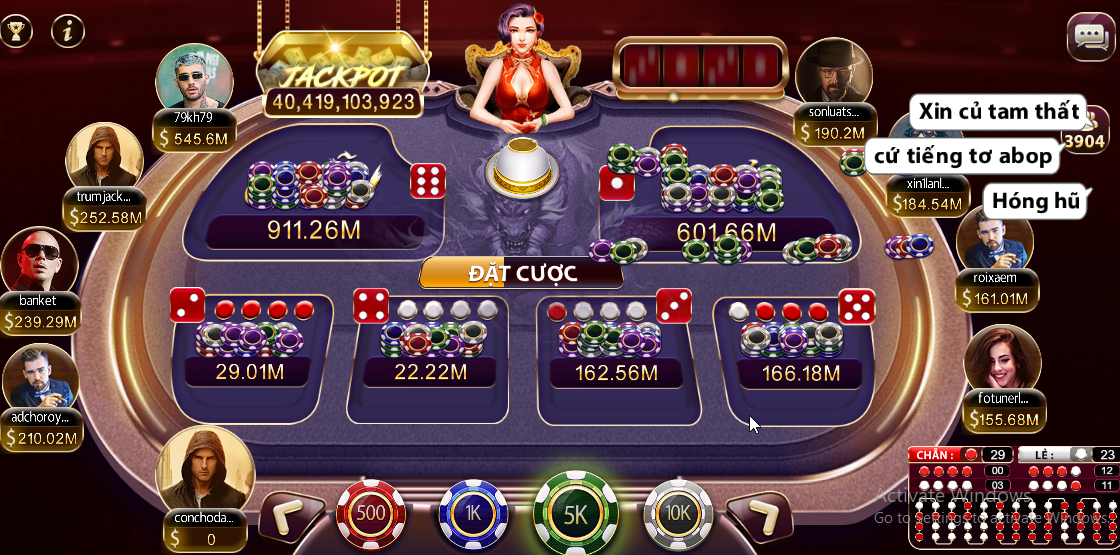Open the chat speech bubble button
1120x555 pixels.
1089,38
